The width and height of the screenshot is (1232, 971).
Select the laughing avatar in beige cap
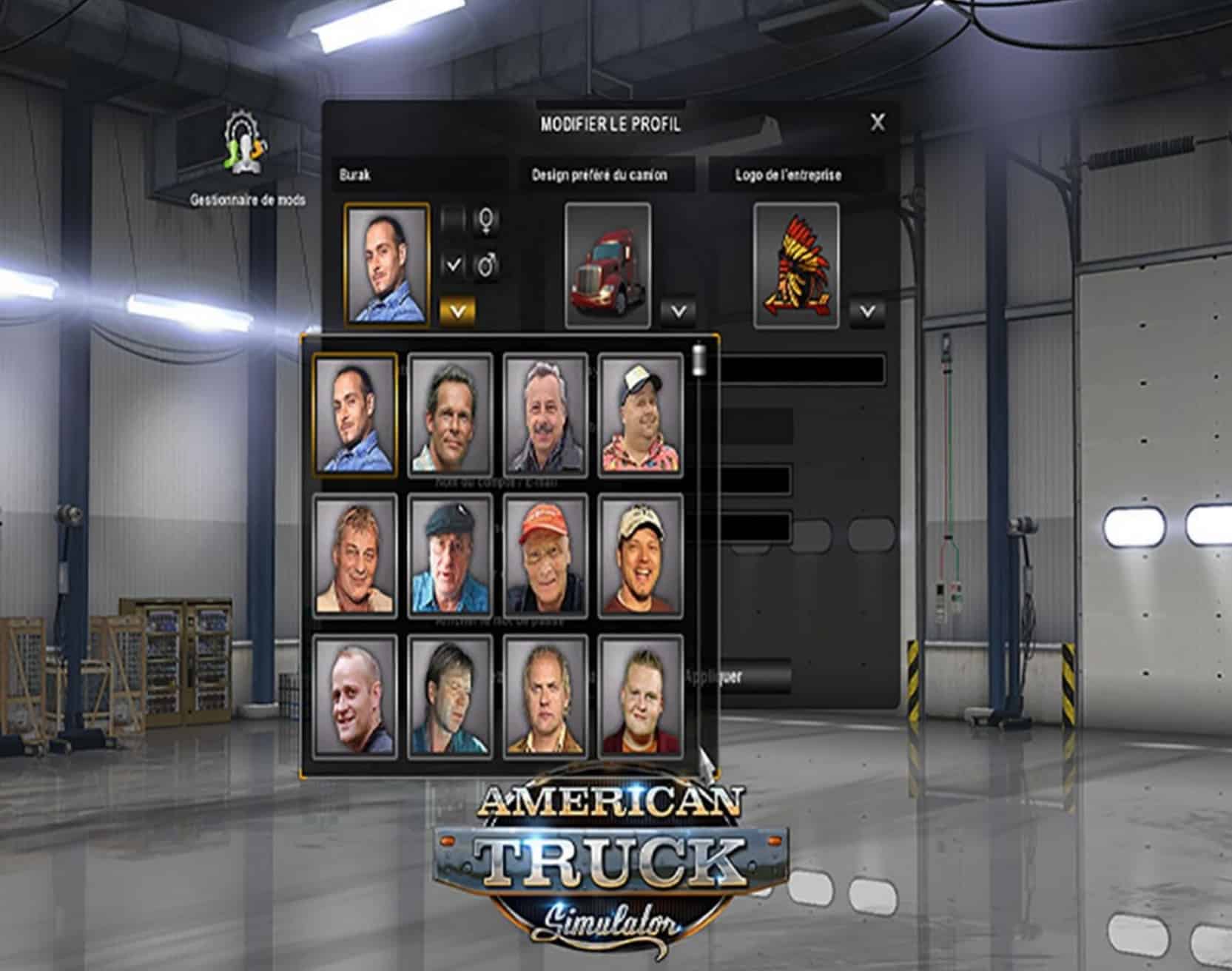(x=640, y=556)
